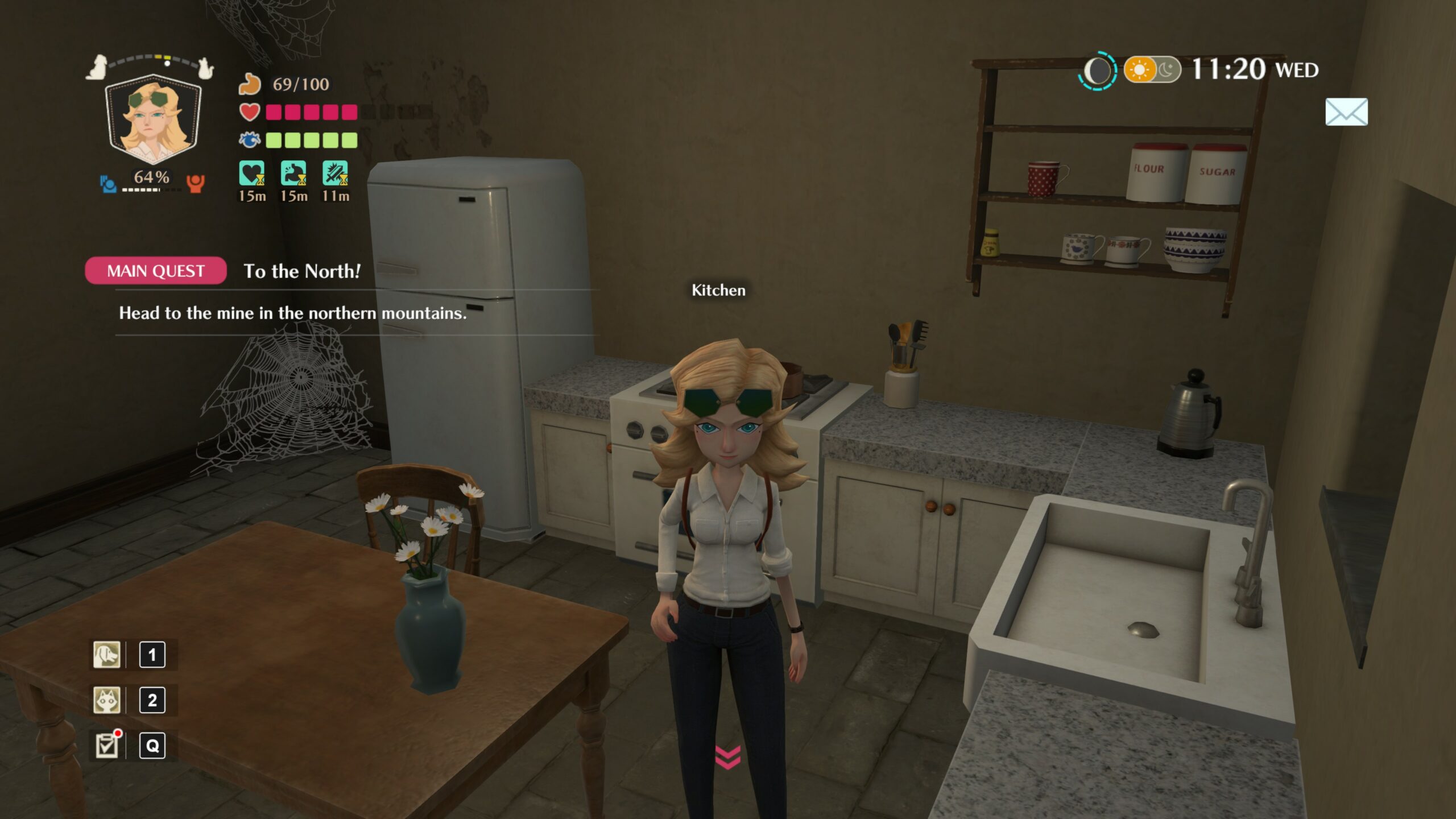Click the white cat silhouette above portrait
The width and height of the screenshot is (1456, 819).
click(x=205, y=68)
